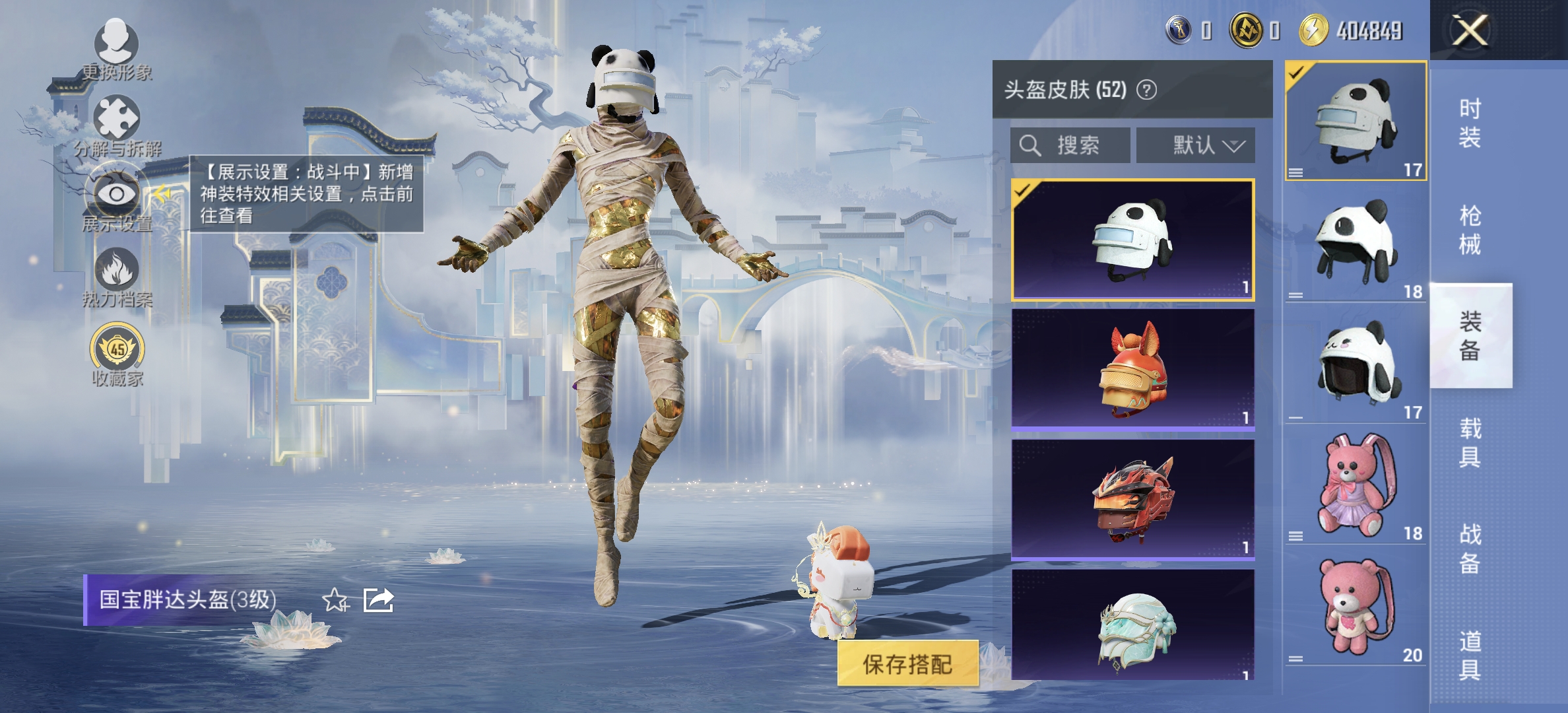Switch to the 战备 tab

tap(1470, 549)
